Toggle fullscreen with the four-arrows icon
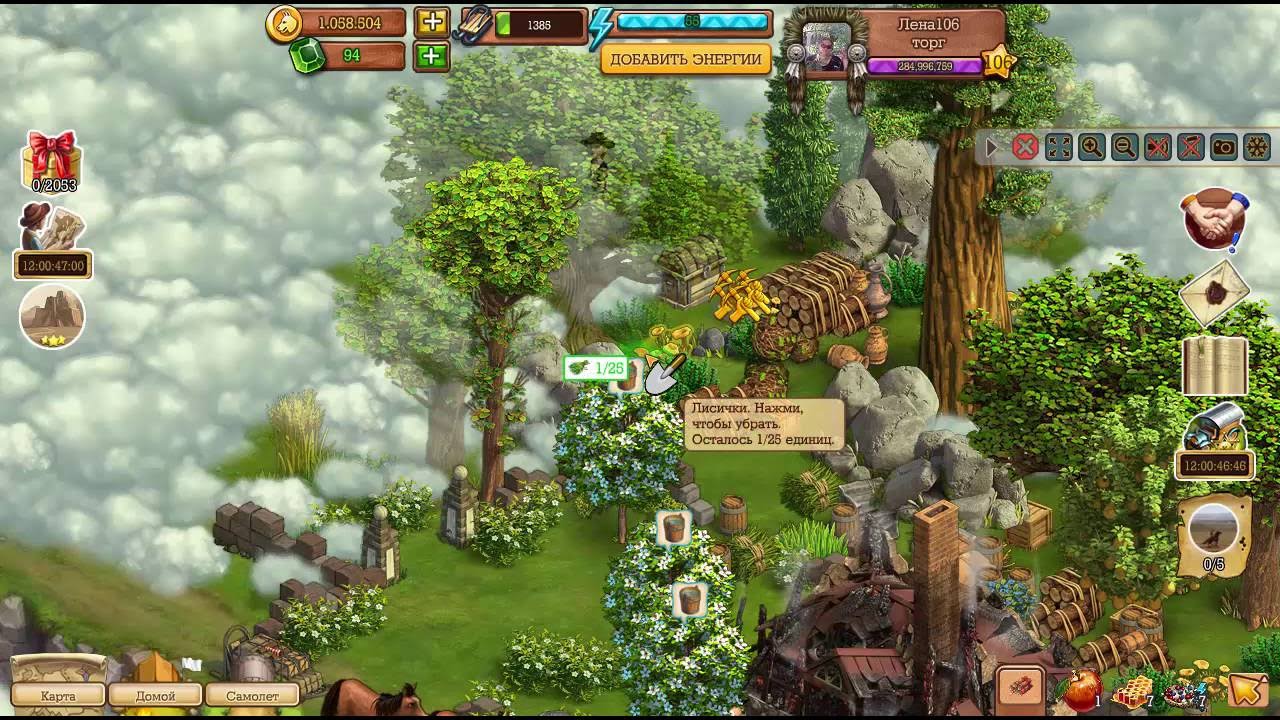Screen dimensions: 1280x720 click(1058, 148)
